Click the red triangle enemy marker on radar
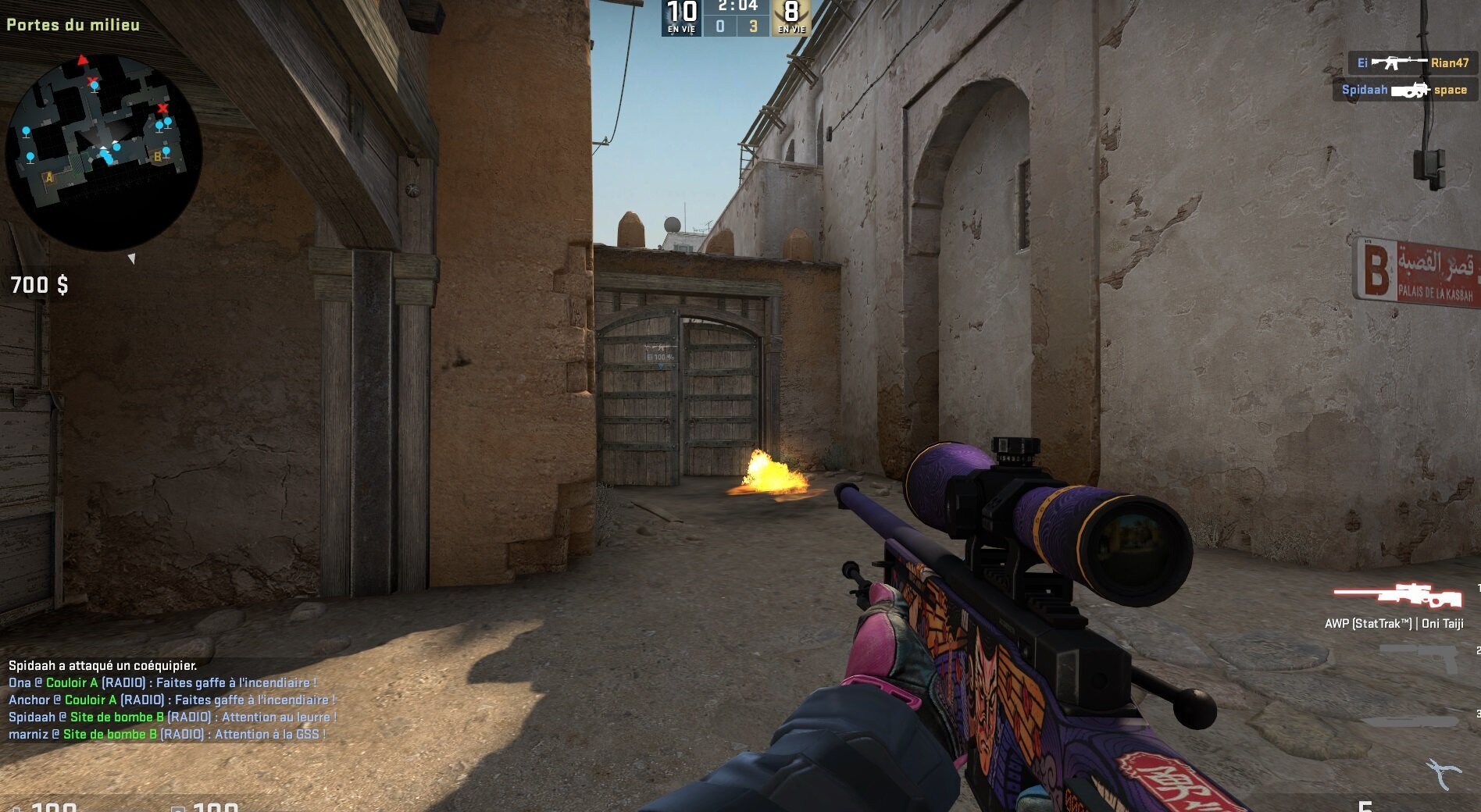Screen dimensions: 1481x812 pos(82,59)
